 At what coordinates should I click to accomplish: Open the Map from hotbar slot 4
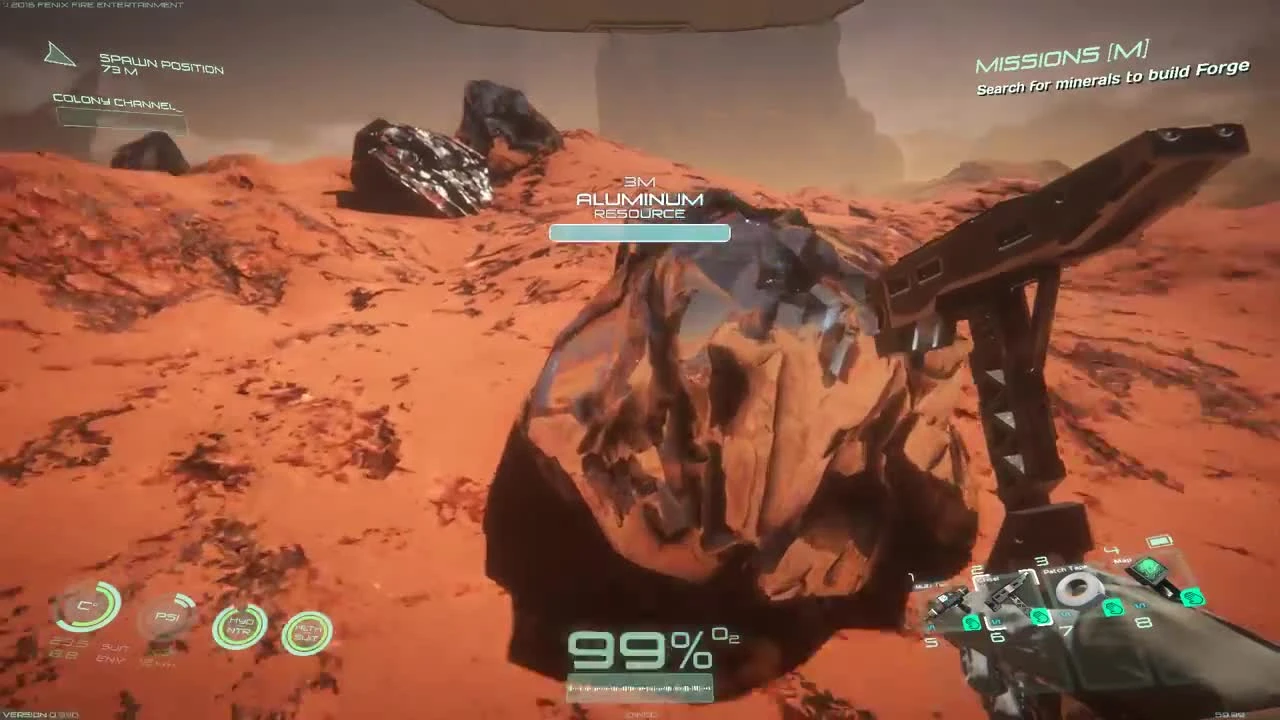point(1148,572)
